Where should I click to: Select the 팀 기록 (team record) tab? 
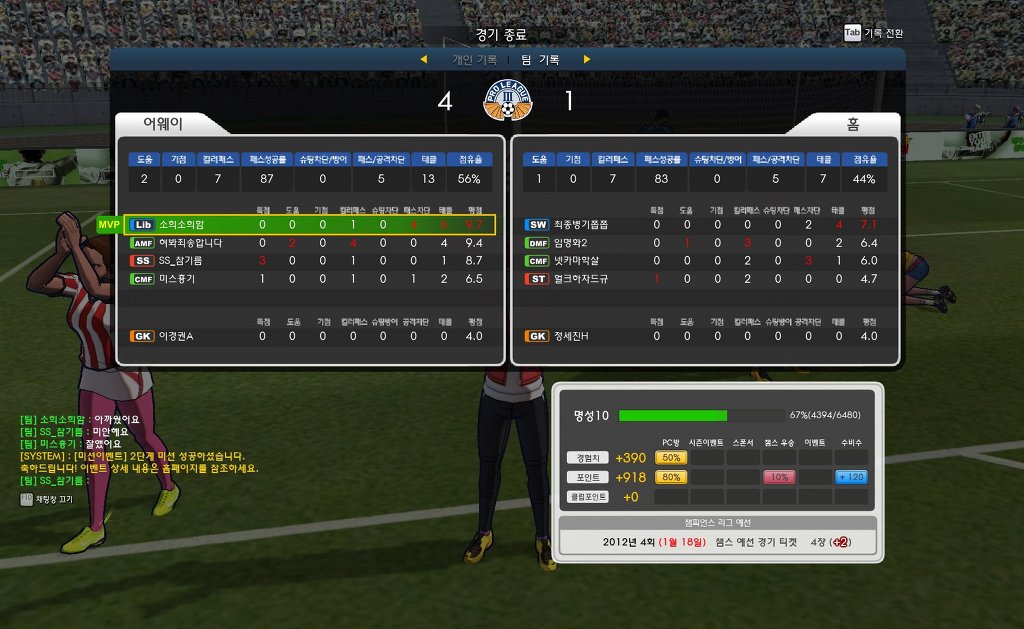pos(541,60)
